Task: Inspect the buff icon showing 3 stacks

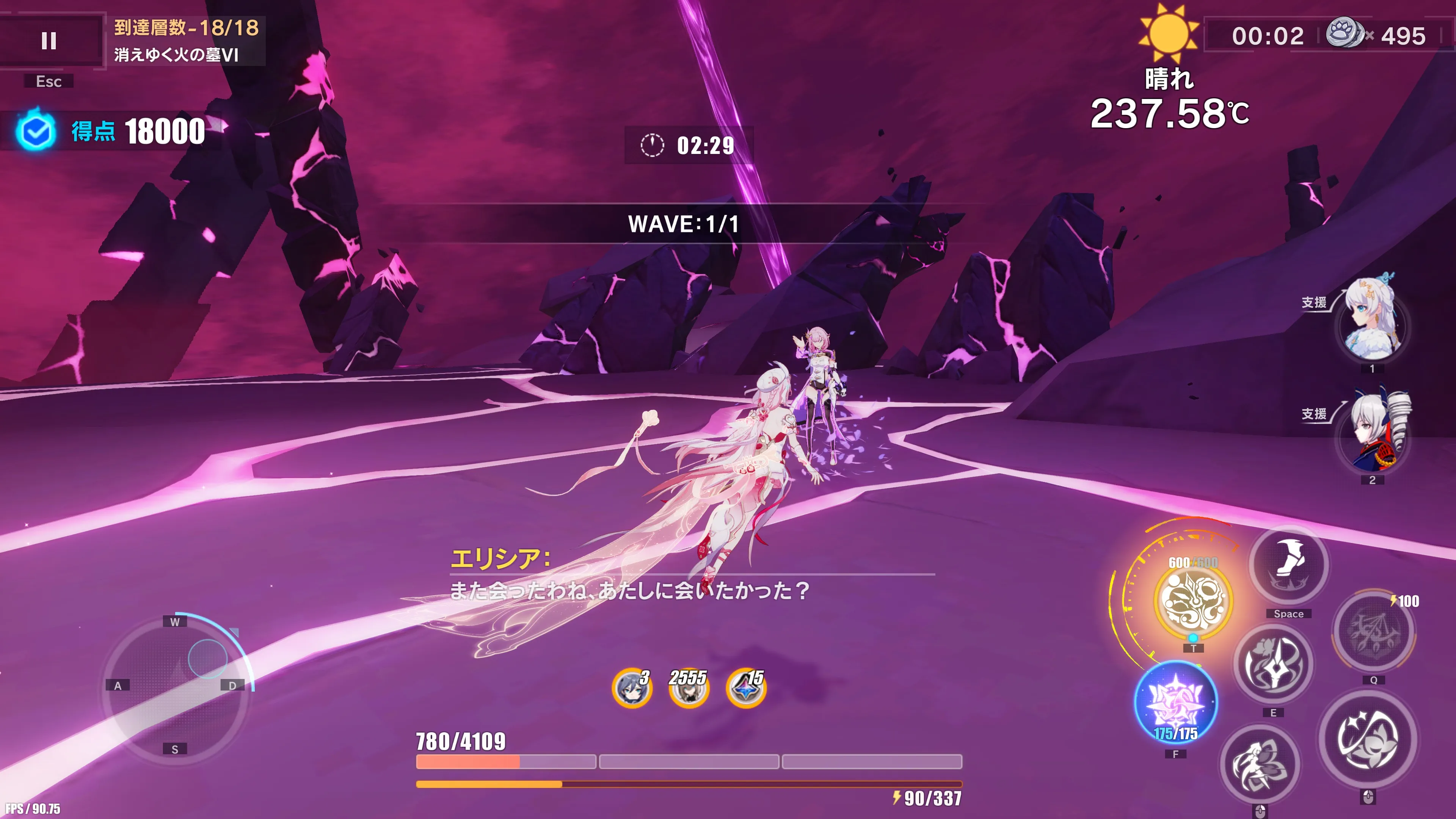Action: 631,688
